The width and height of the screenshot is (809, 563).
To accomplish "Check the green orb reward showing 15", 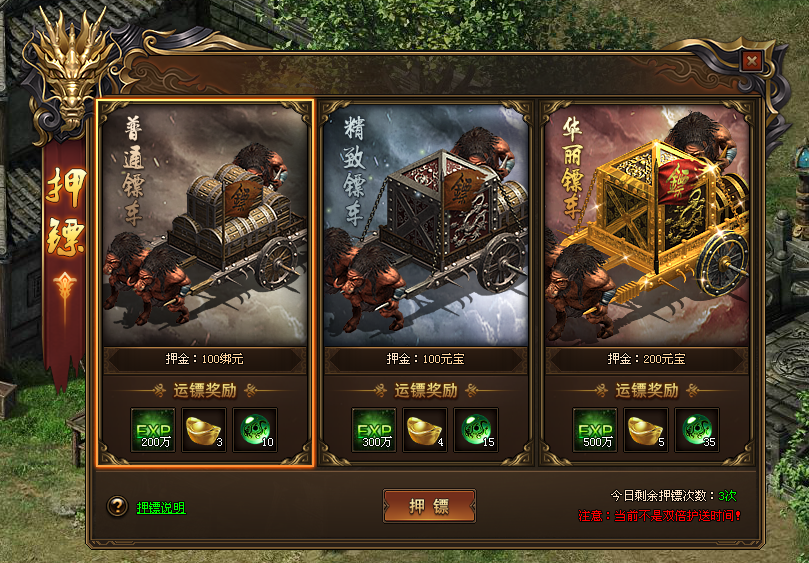I will point(477,430).
